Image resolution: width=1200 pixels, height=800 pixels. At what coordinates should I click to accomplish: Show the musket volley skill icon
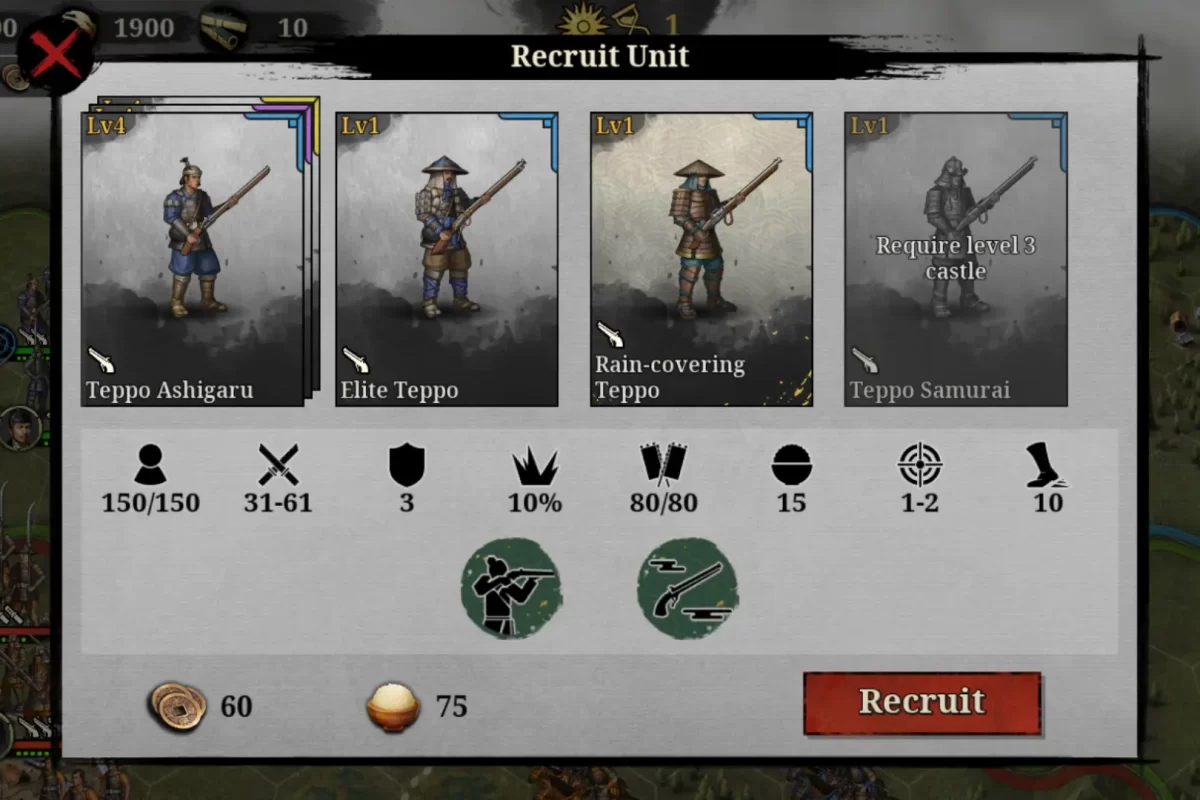(688, 588)
